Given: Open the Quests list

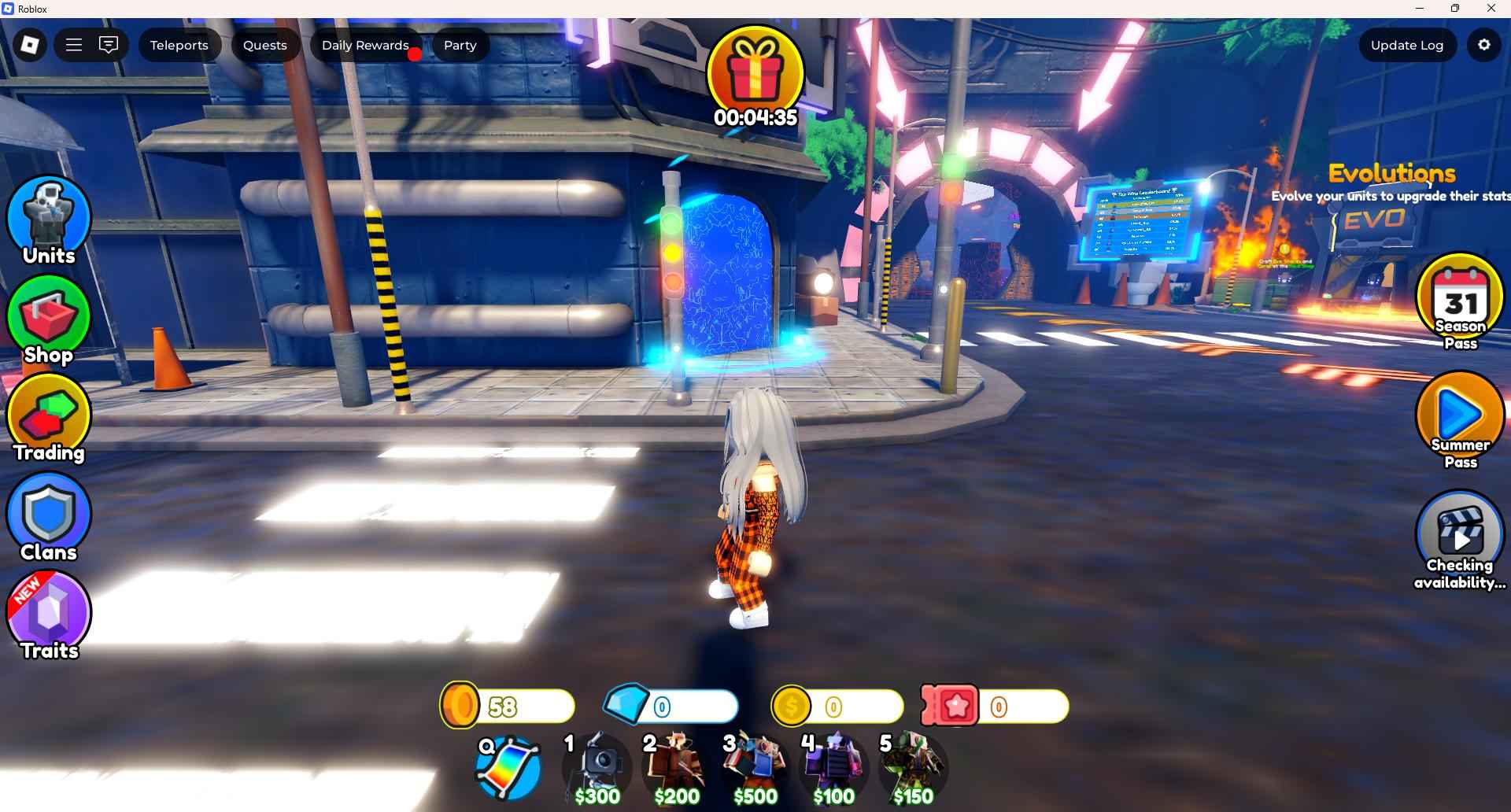Looking at the screenshot, I should point(265,45).
